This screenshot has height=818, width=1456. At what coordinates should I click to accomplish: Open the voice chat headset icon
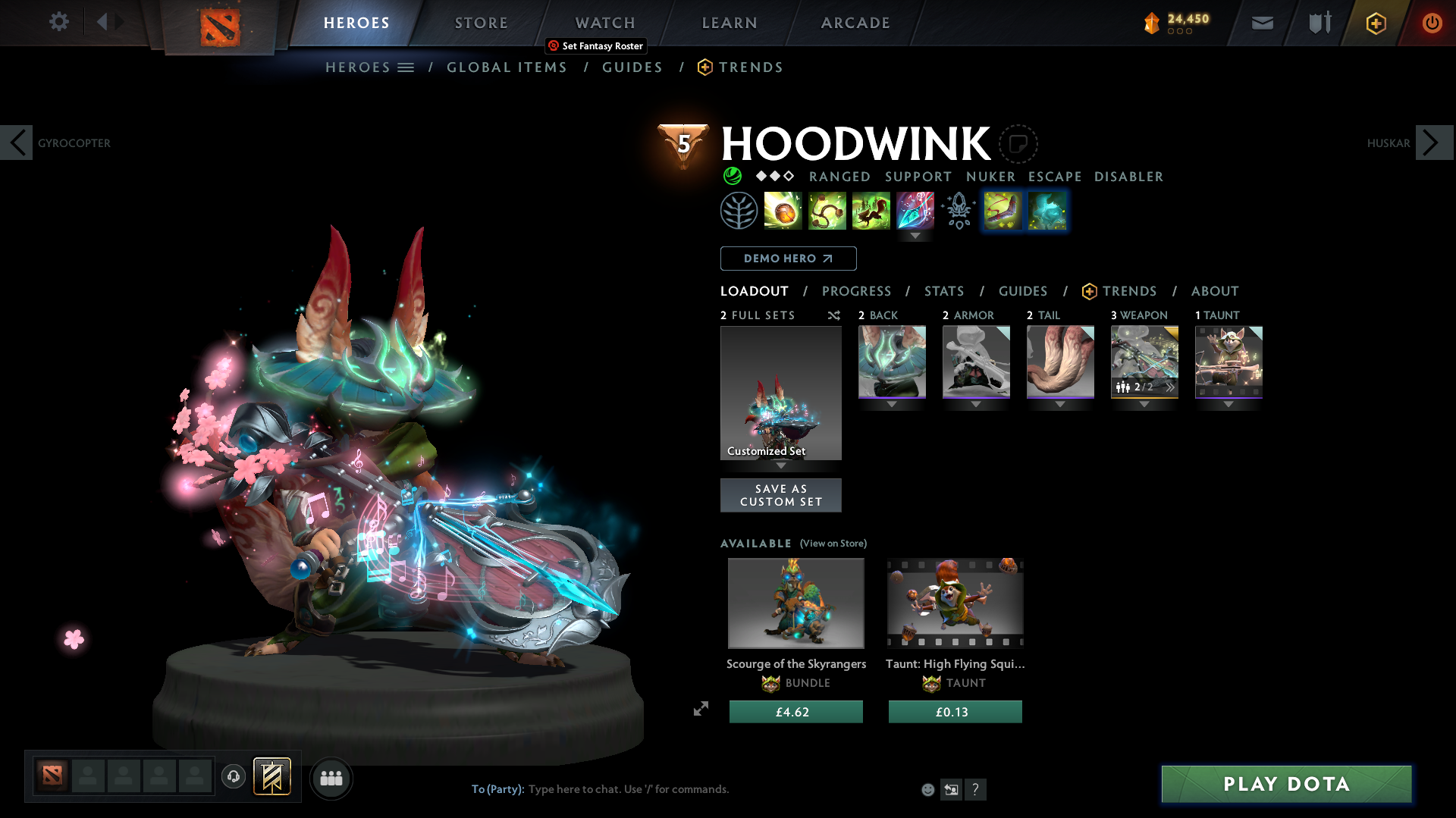(233, 777)
